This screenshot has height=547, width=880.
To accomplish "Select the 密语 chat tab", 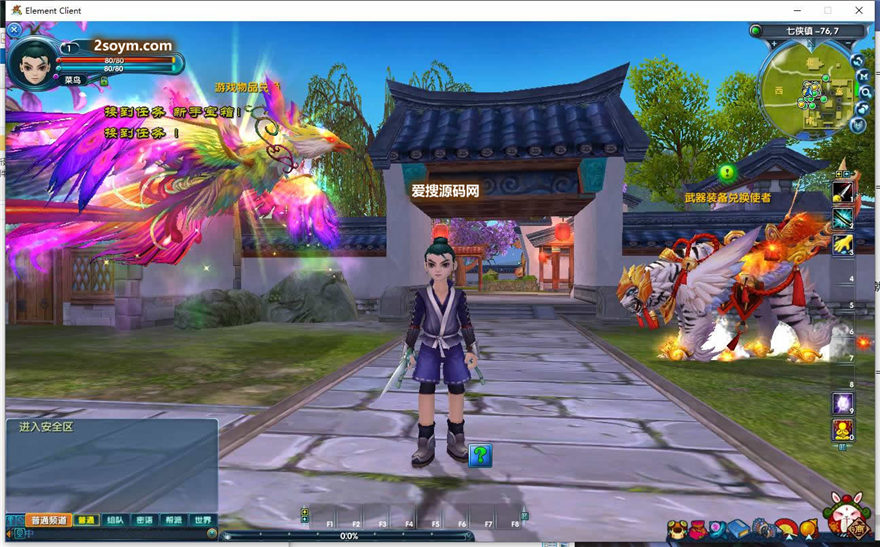I will (x=144, y=520).
